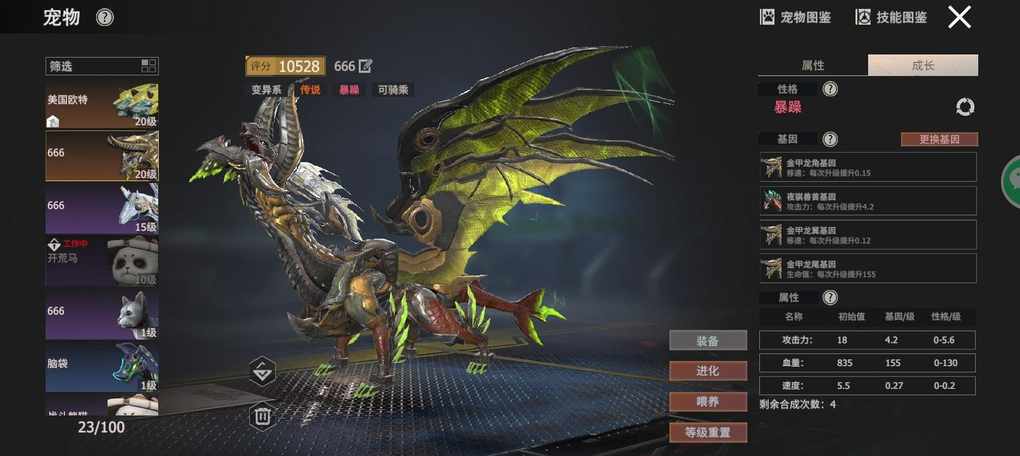Select the 夜骐兽首基因 gene row
This screenshot has height=456, width=1020.
coord(867,200)
